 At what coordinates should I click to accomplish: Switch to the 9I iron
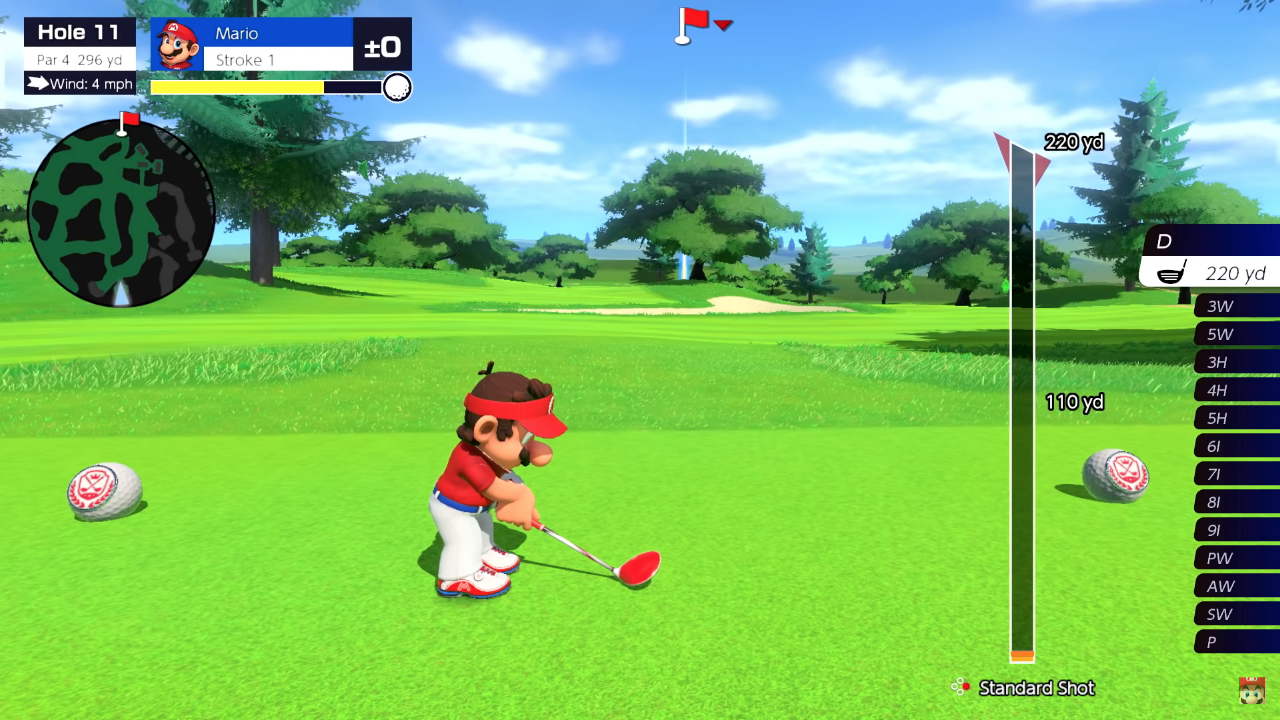point(1236,530)
